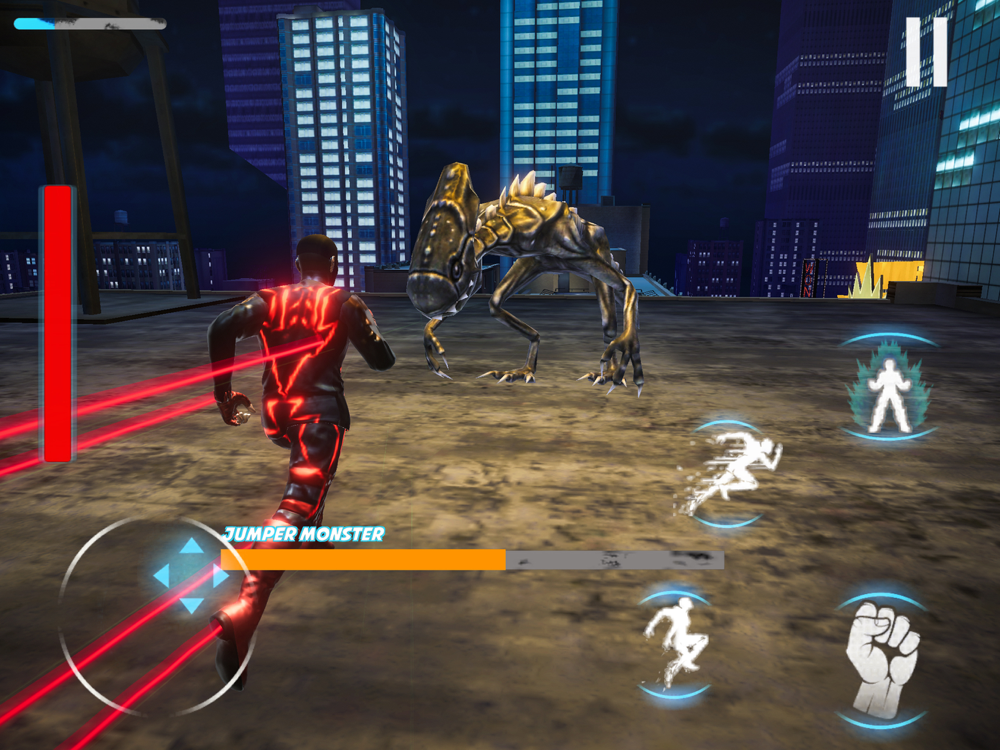Tap the virtual joystick directional pad

pos(190,576)
